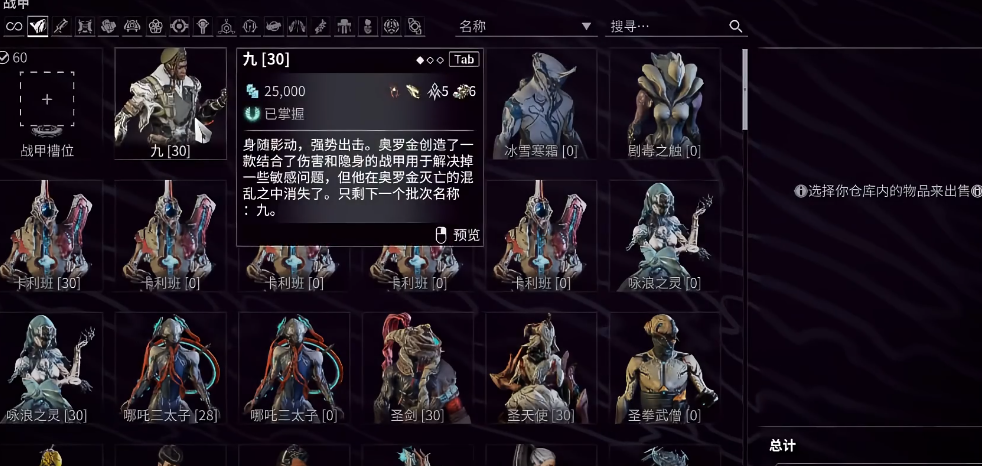Select the 哪吒三太子 [0] warframe

coord(294,368)
